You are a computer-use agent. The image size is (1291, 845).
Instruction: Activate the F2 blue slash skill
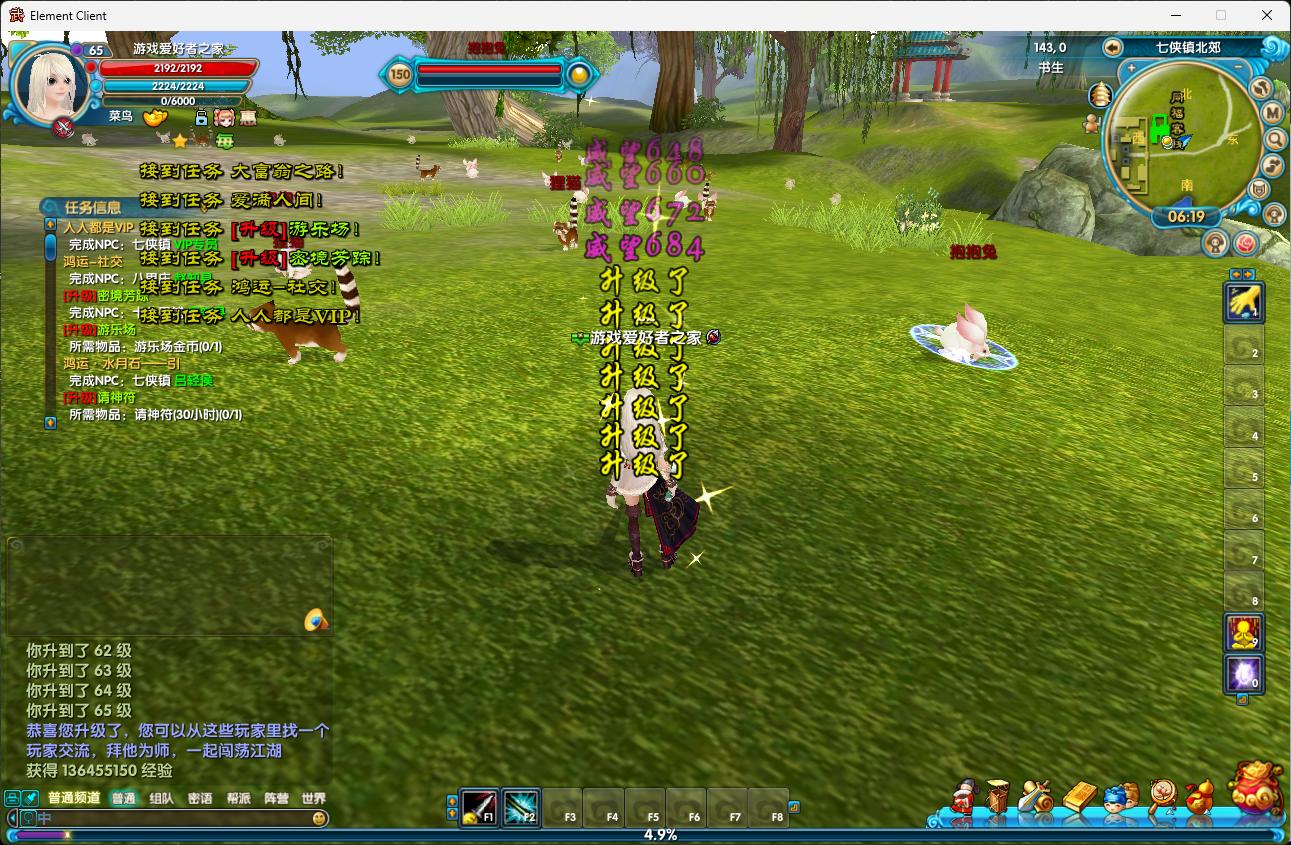point(521,806)
